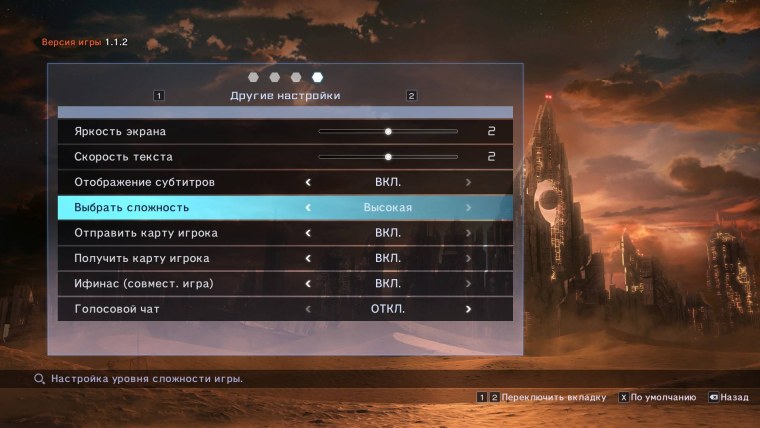760x428 pixels.
Task: Click the Яркость экрана slider handle
Action: (388, 131)
